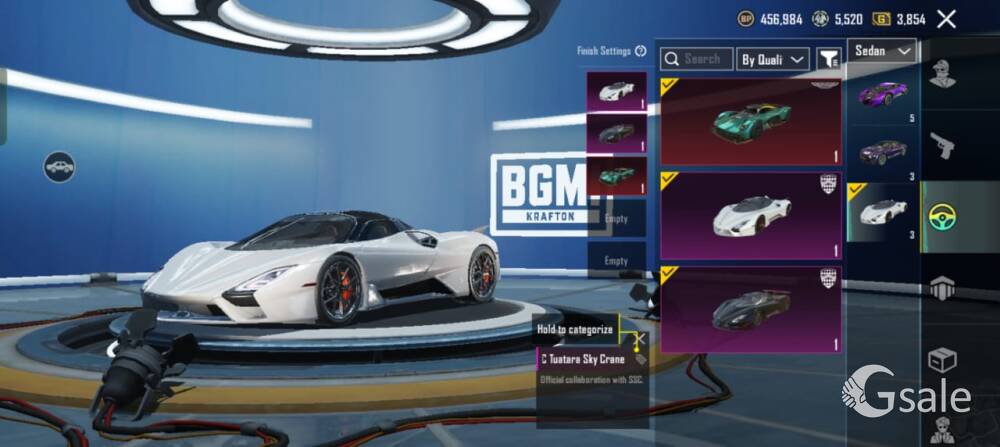
Task: Pick the white car finish settings slot
Action: (x=616, y=91)
